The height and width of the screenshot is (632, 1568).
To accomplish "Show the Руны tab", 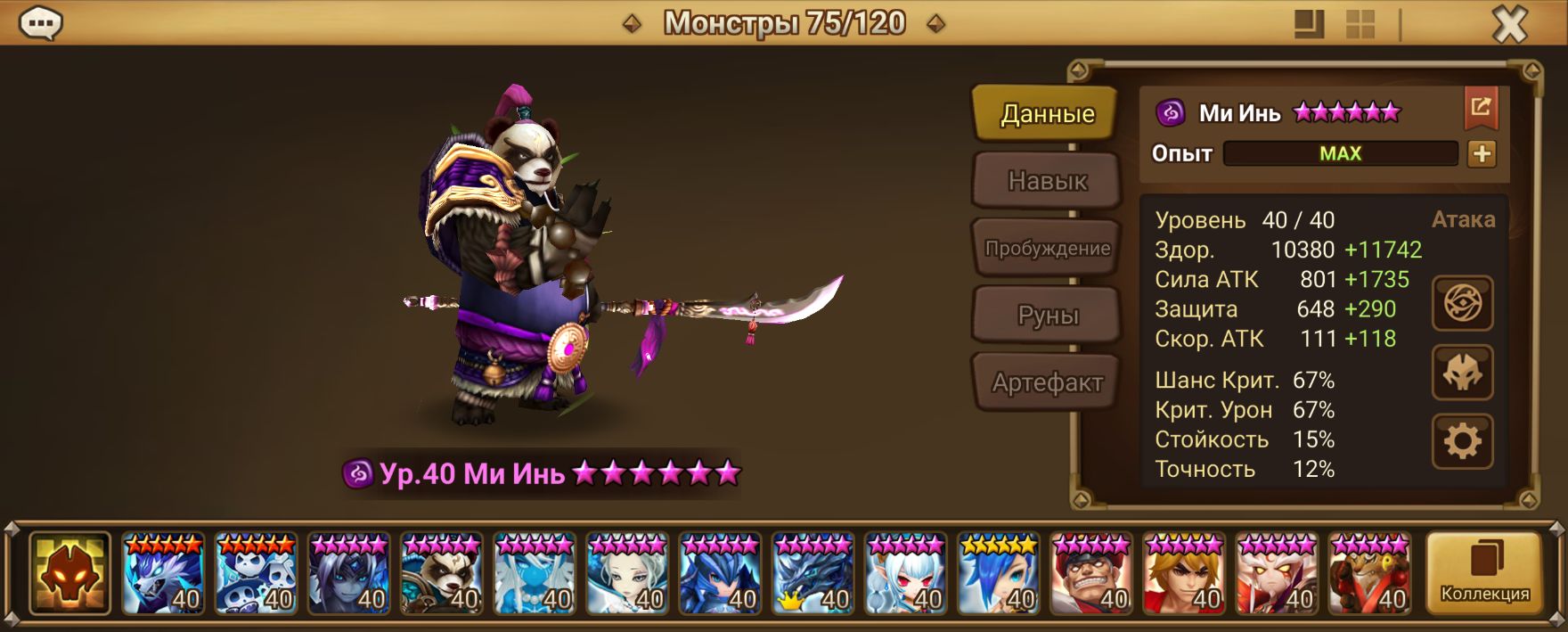I will point(1047,316).
